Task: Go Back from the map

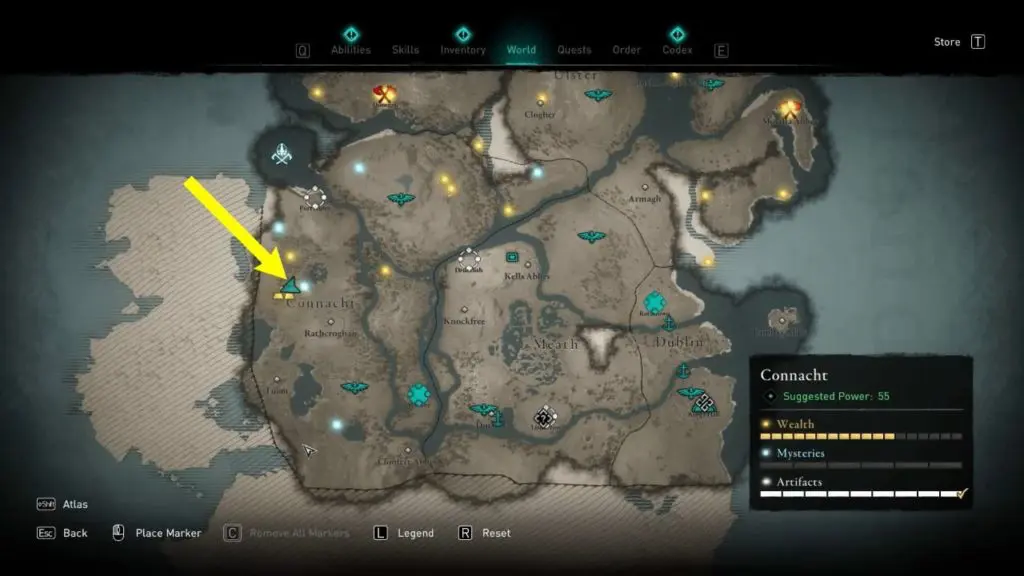Action: [x=75, y=533]
